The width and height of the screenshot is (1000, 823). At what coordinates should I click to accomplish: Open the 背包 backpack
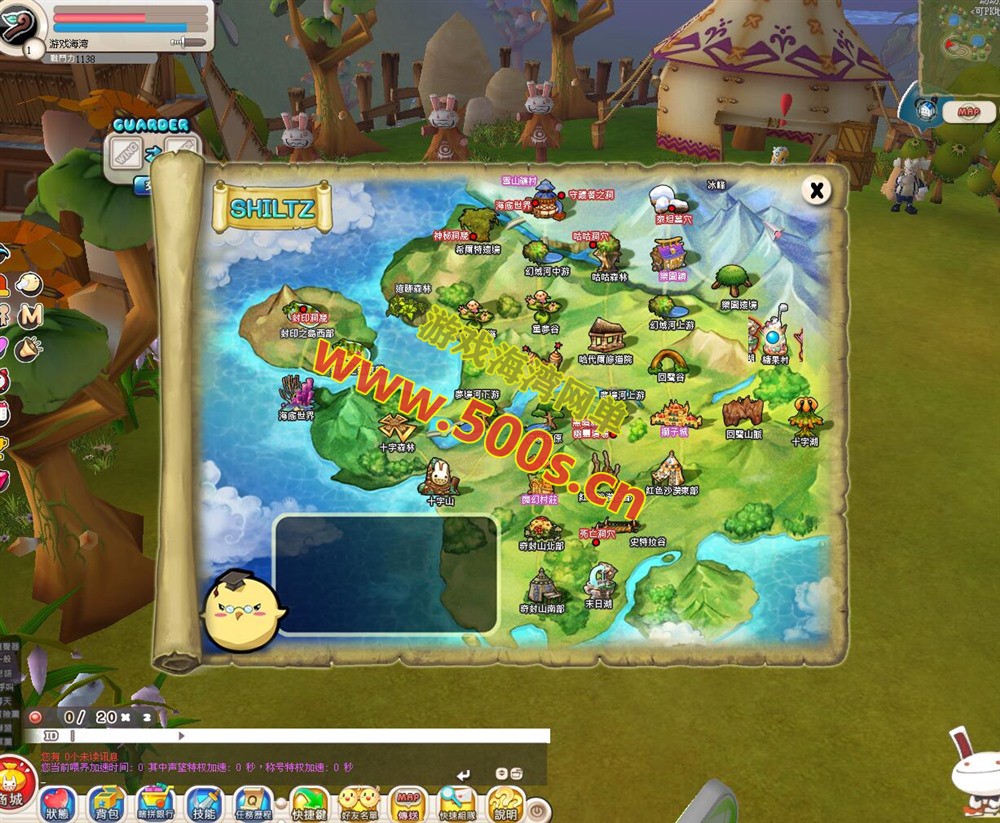(105, 803)
